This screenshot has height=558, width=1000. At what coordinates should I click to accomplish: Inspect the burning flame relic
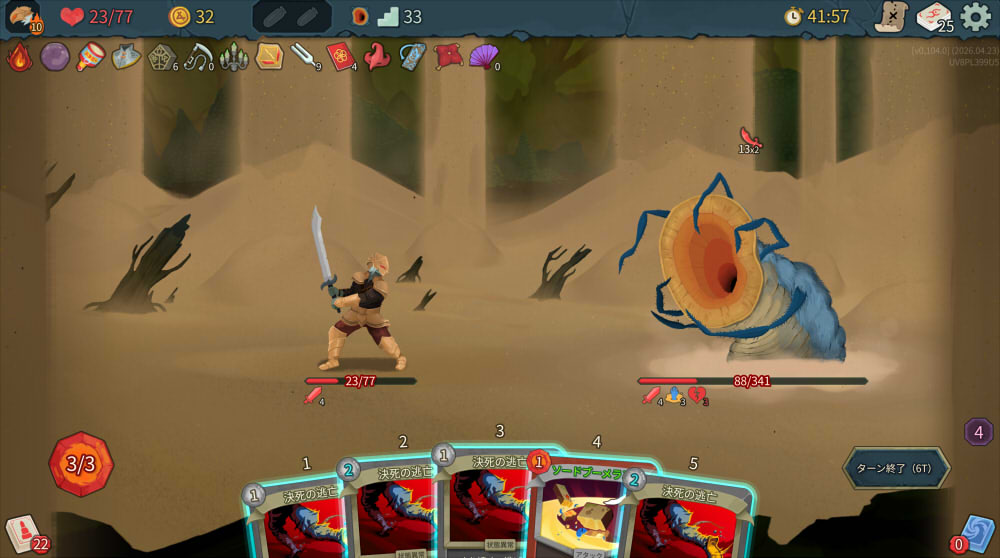pyautogui.click(x=20, y=57)
